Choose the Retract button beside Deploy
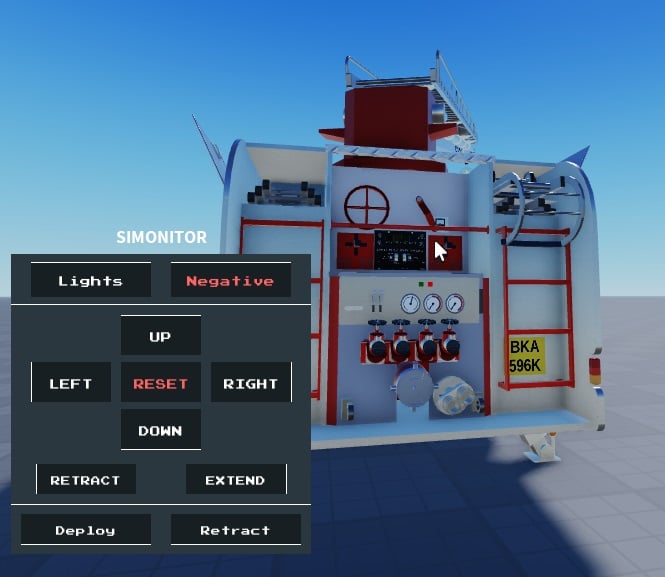The height and width of the screenshot is (577, 665). [x=235, y=530]
